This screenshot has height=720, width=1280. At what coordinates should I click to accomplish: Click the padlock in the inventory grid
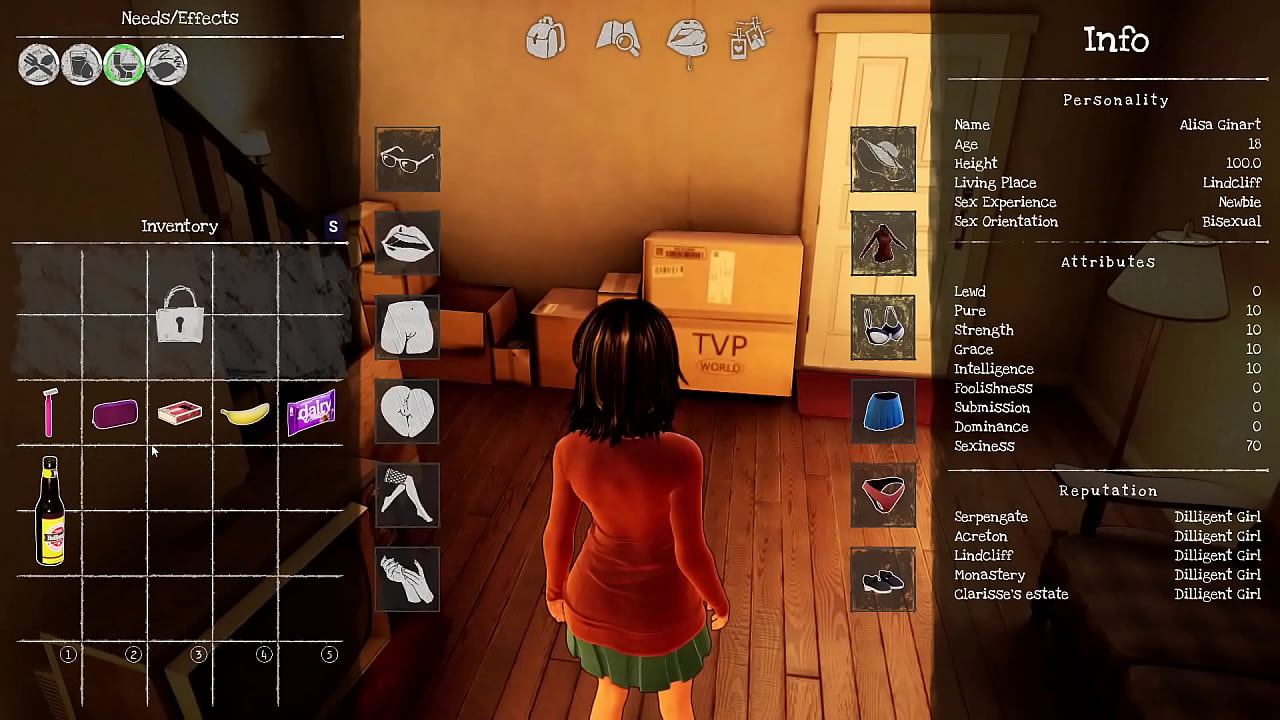180,316
